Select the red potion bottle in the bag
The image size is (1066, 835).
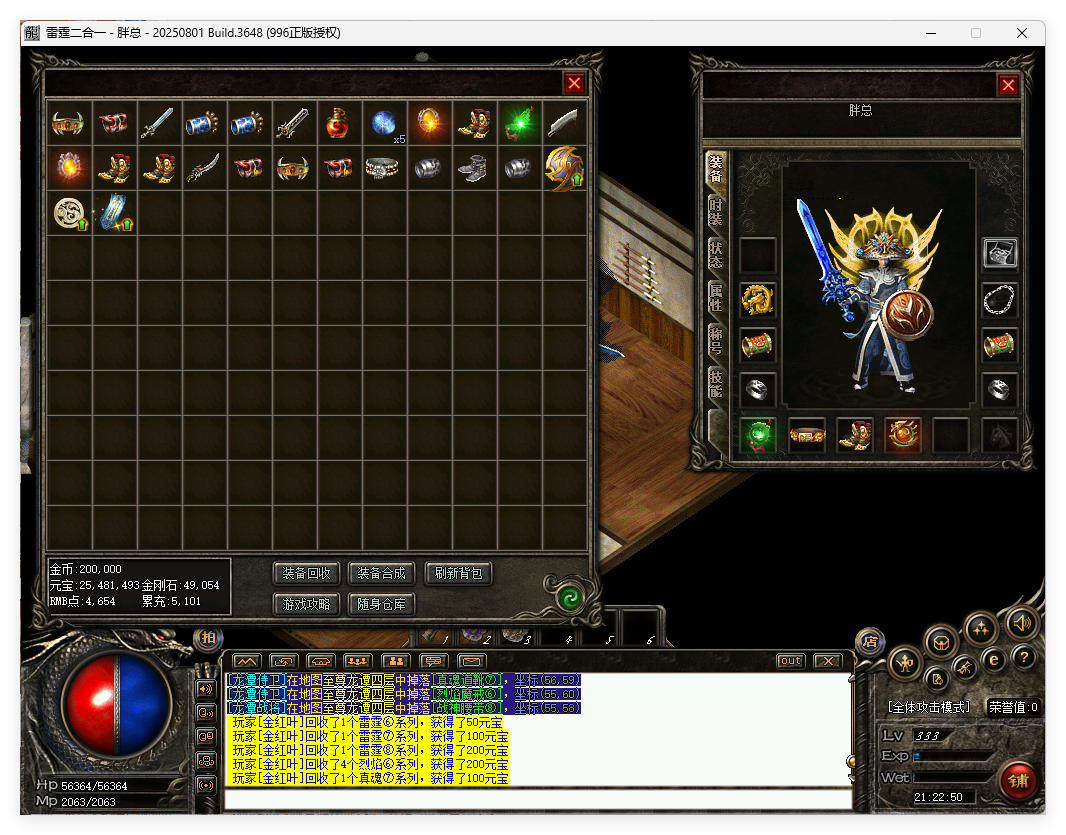coord(339,123)
